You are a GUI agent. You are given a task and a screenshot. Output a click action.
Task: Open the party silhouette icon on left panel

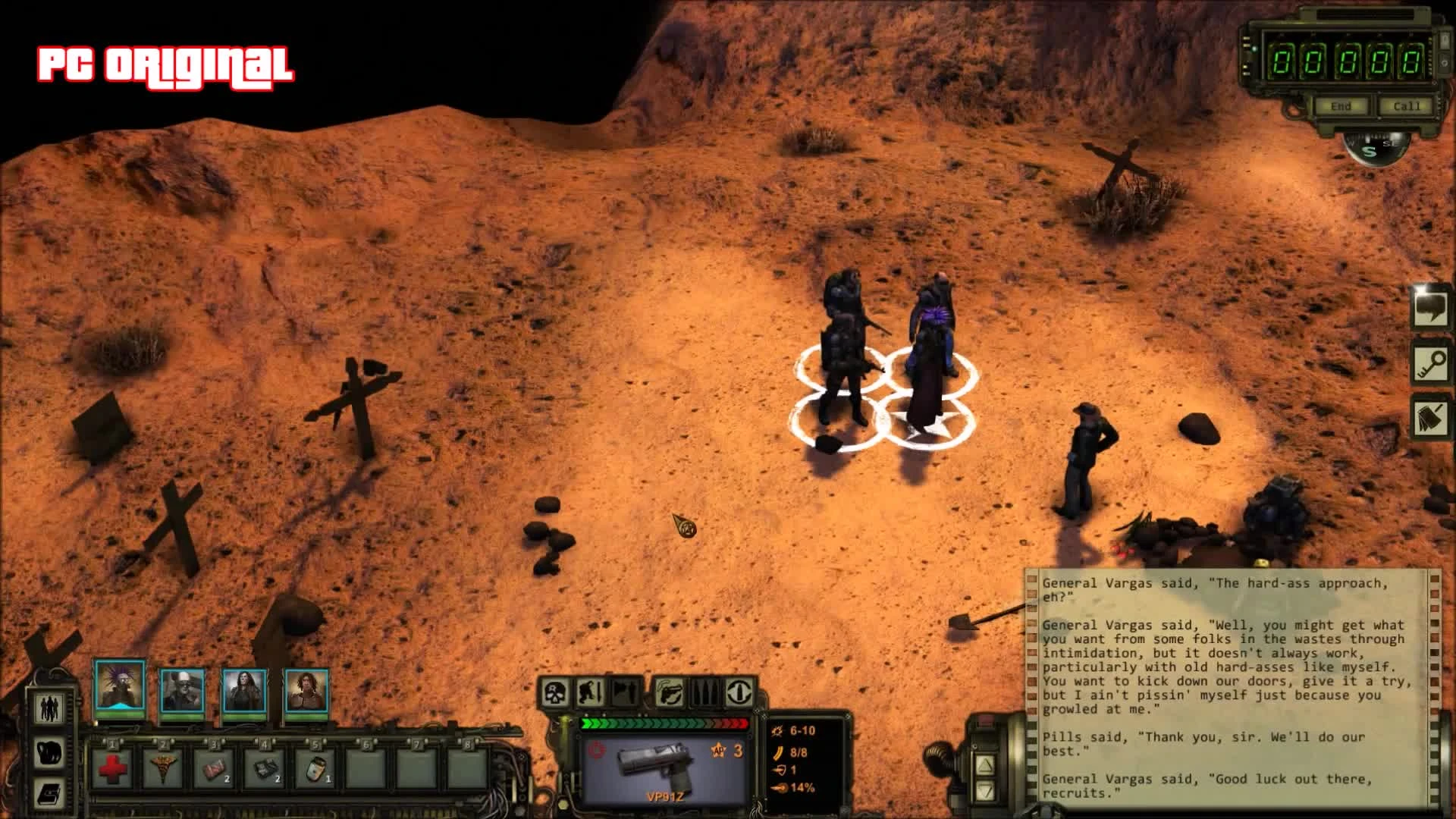49,709
